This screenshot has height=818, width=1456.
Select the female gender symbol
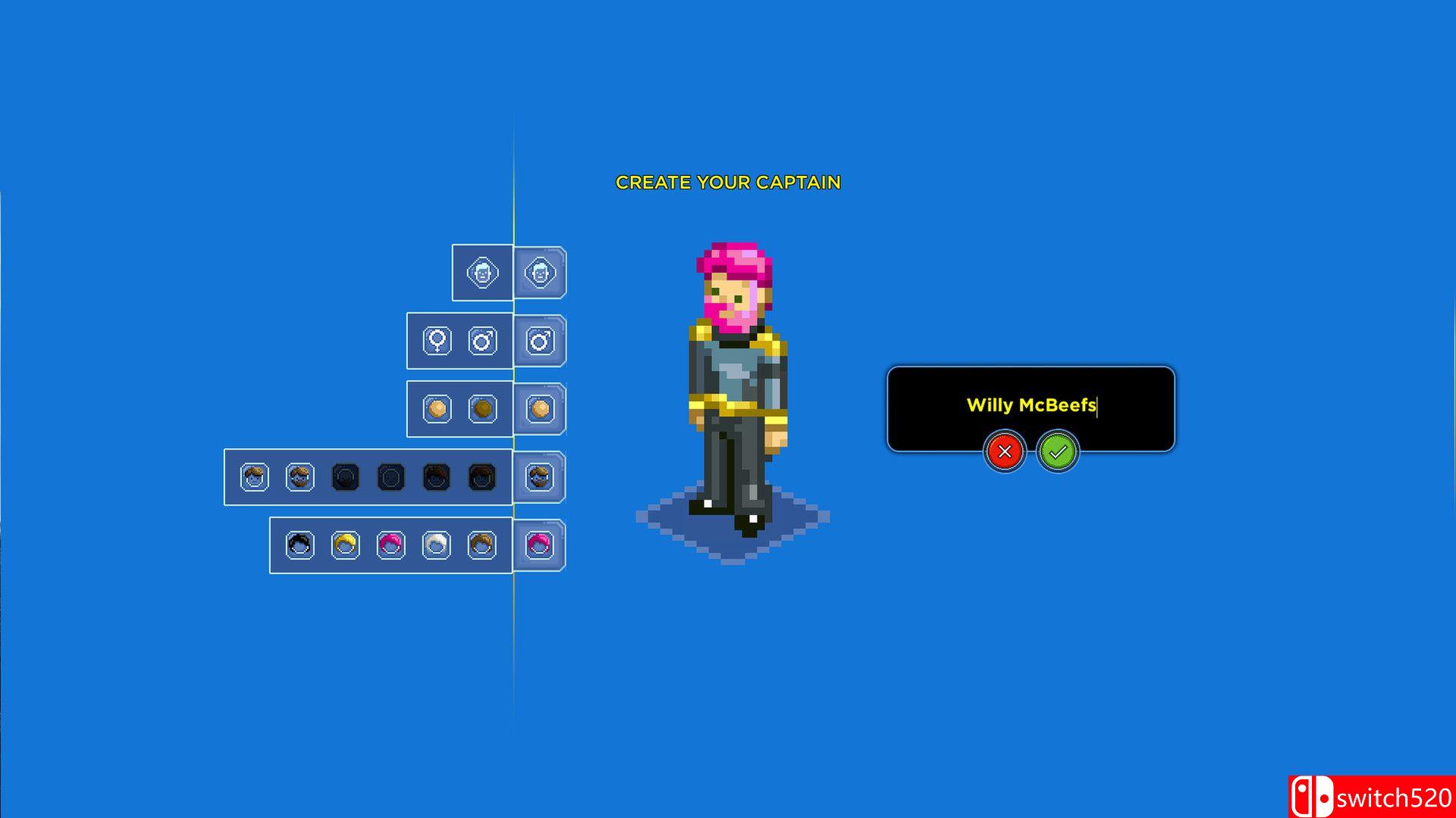(x=435, y=341)
